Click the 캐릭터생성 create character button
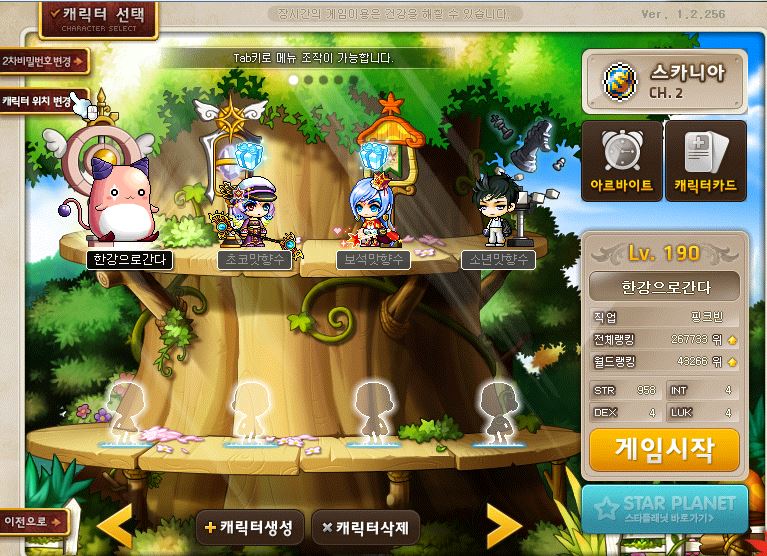The width and height of the screenshot is (767, 556). point(250,527)
